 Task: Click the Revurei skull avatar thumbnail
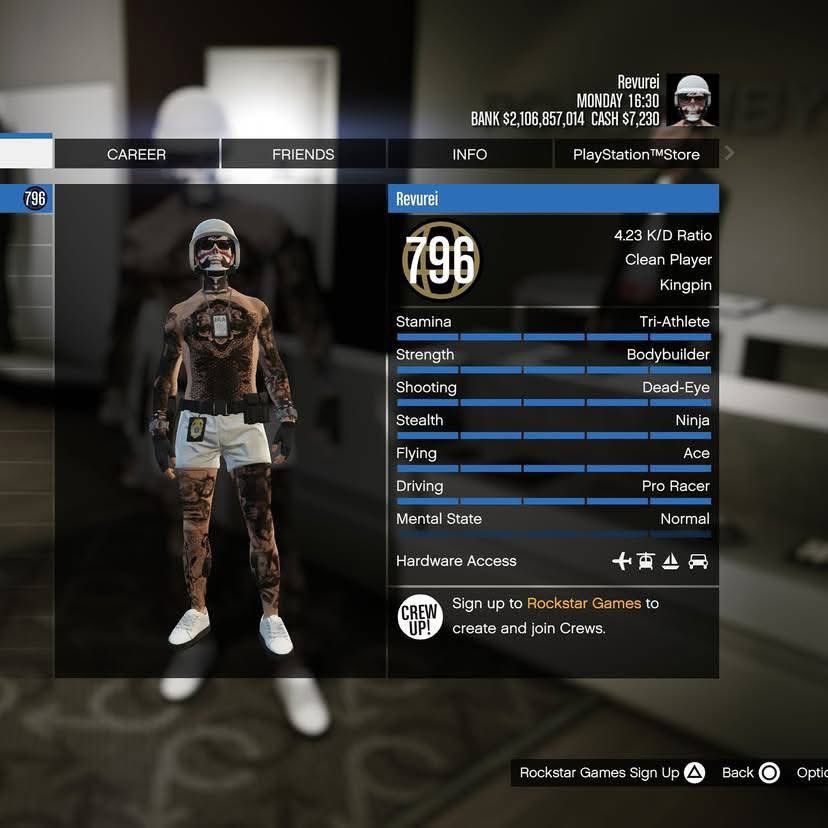click(692, 100)
